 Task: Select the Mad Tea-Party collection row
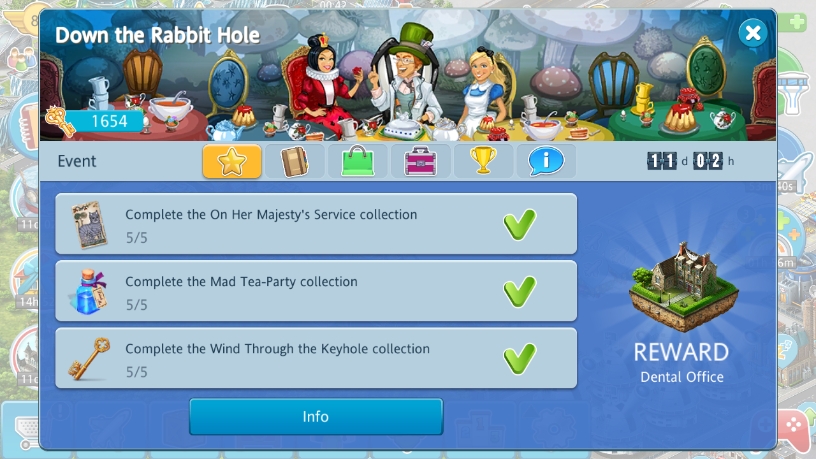(x=316, y=291)
